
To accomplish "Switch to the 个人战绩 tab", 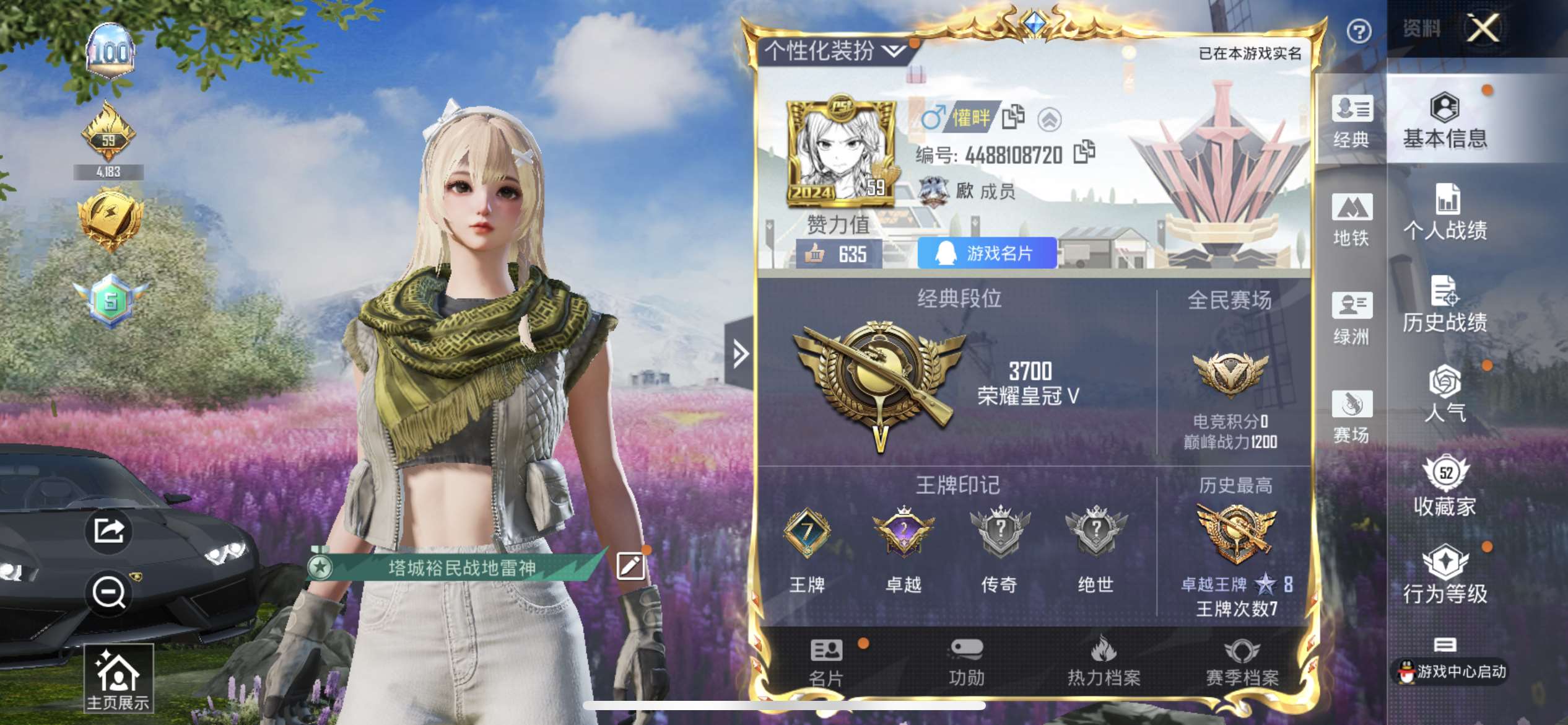I will (1445, 213).
